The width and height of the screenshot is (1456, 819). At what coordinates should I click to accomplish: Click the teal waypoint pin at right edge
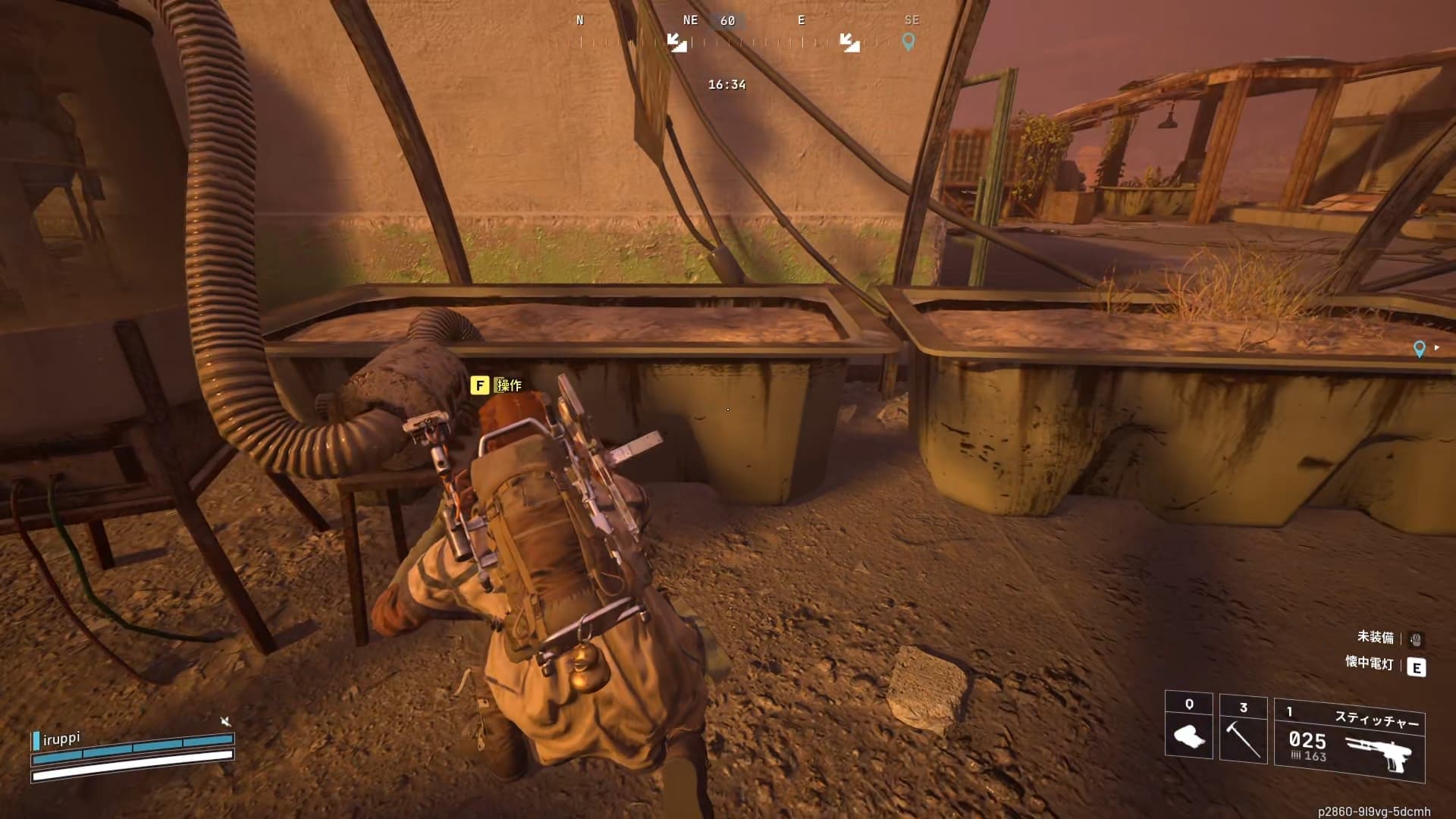click(1420, 349)
